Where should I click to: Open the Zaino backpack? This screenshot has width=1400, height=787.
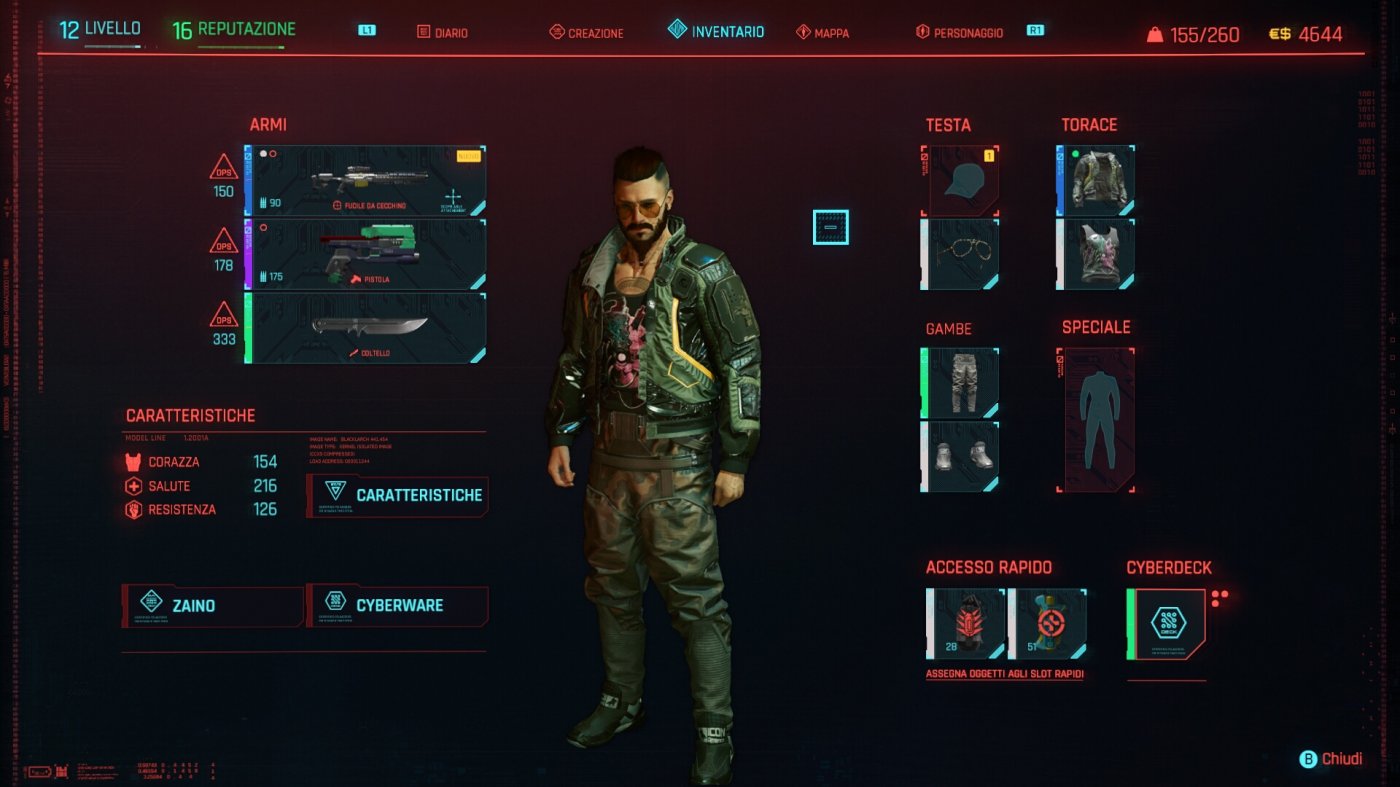point(212,605)
